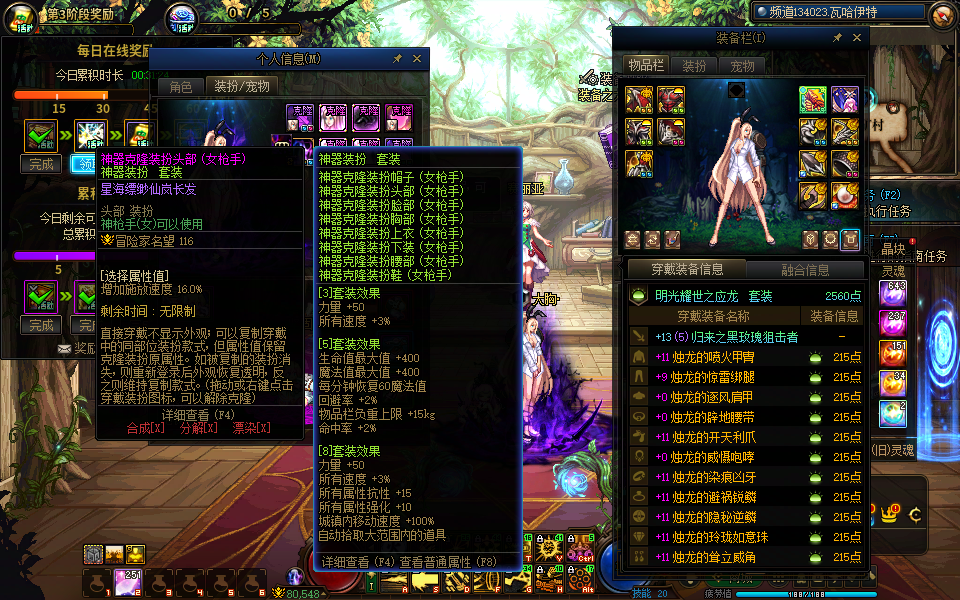Click the pink-haired title slot icon
Viewport: 960px width, 600px height.
(x=845, y=99)
